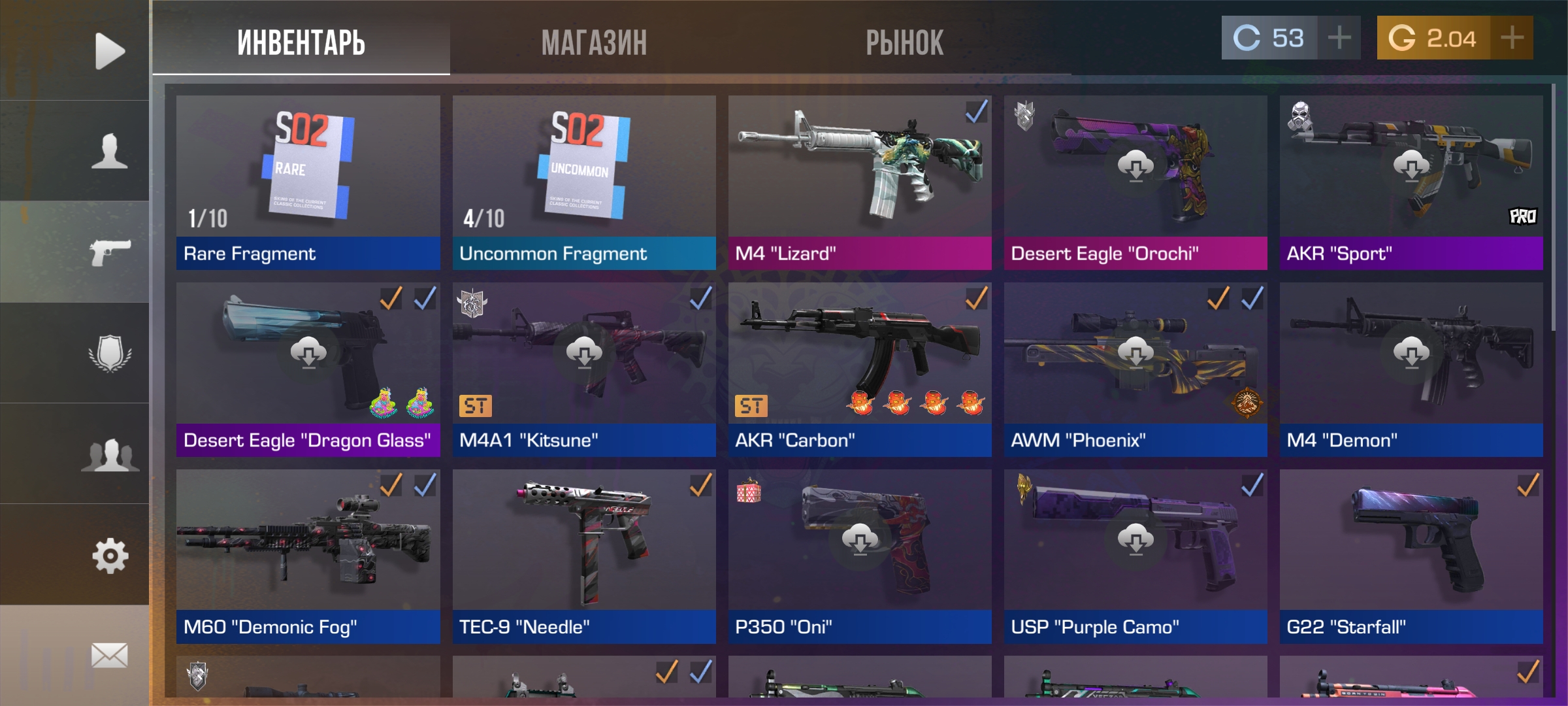
Task: Open the РЫНОК tab
Action: tap(904, 43)
